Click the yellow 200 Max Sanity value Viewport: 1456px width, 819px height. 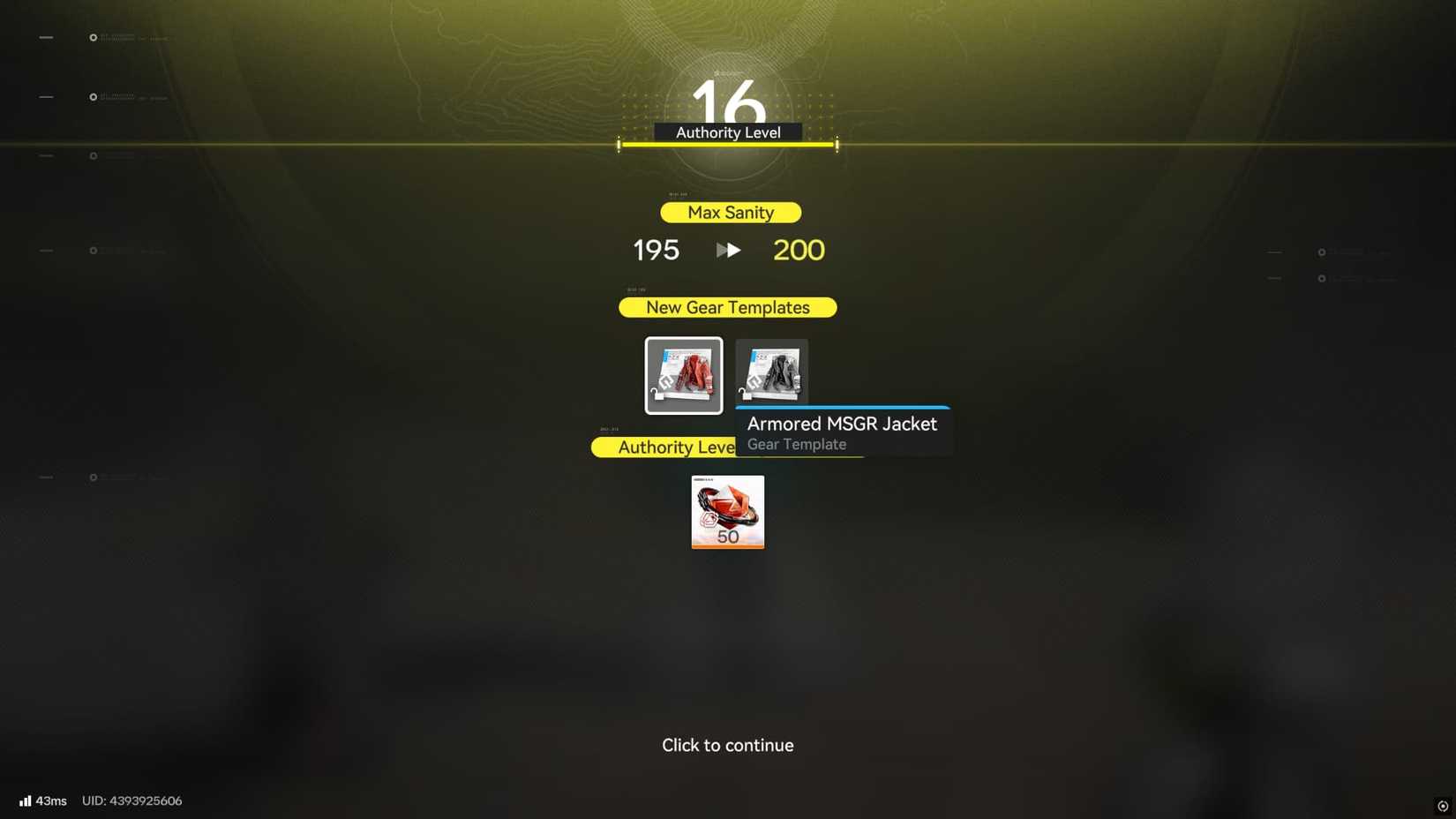[x=798, y=250]
